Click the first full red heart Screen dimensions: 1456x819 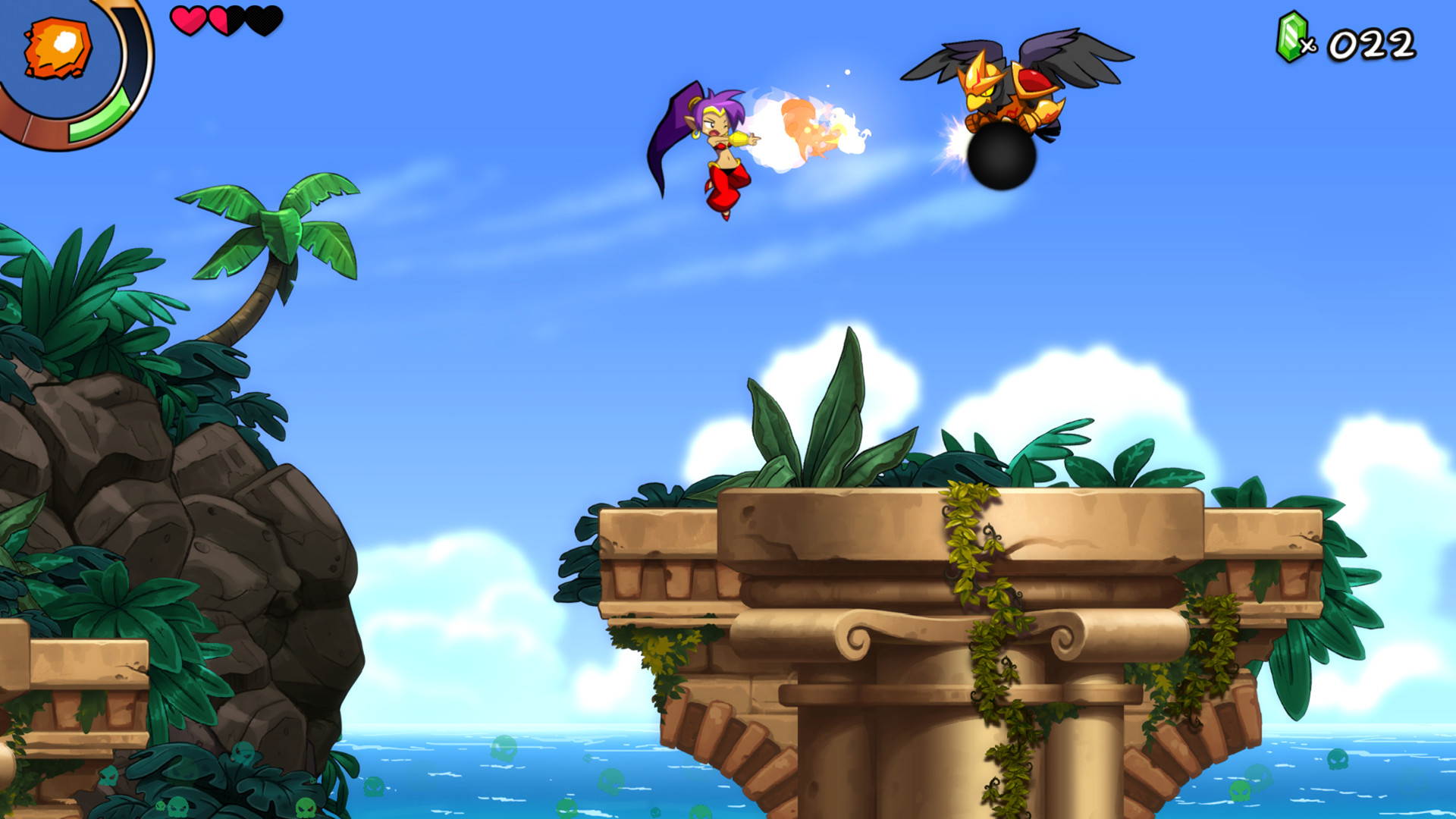click(x=188, y=21)
